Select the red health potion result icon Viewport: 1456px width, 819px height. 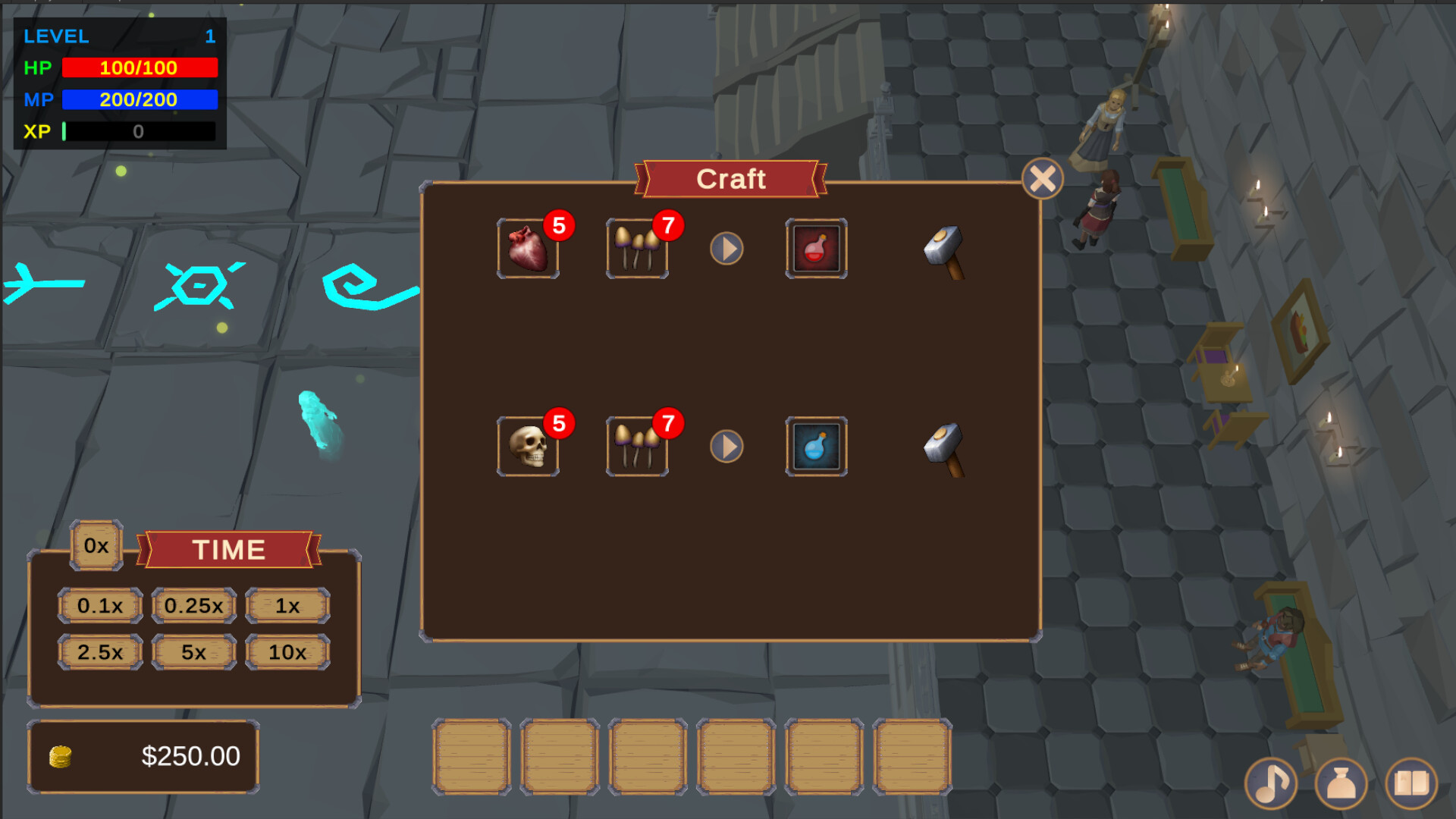(x=816, y=249)
